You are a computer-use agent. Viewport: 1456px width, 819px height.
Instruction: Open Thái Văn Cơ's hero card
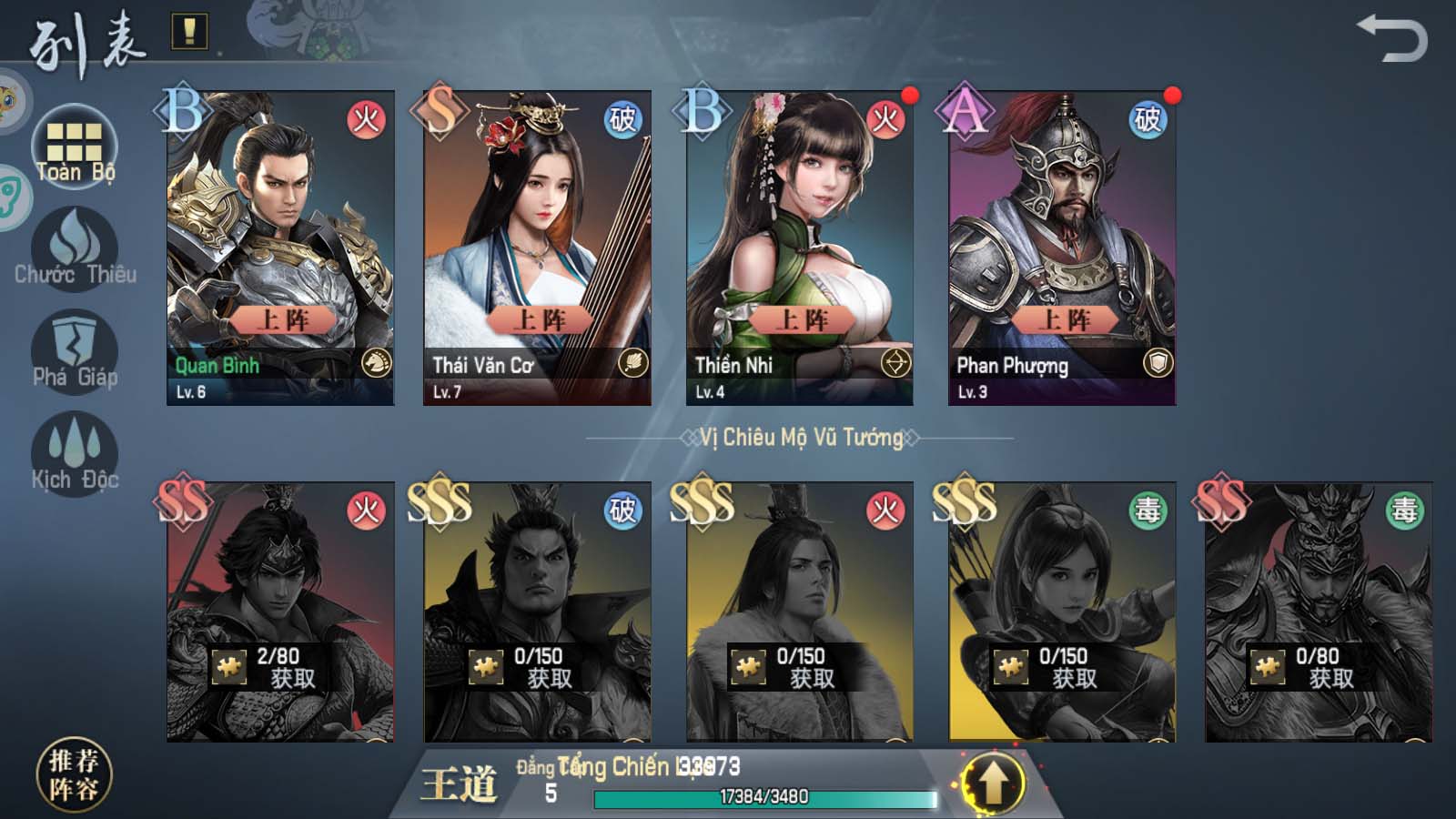(x=537, y=248)
